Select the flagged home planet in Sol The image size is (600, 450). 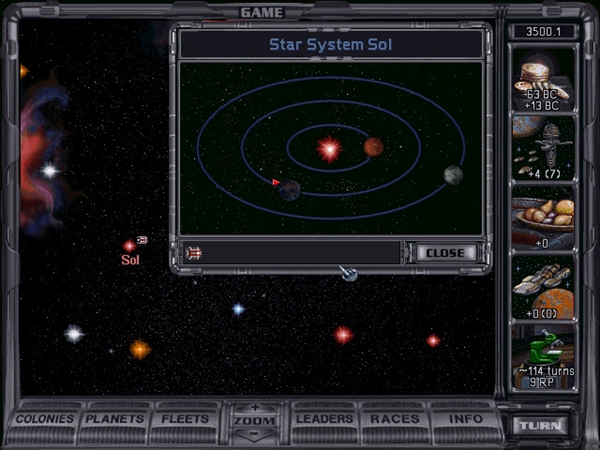289,190
